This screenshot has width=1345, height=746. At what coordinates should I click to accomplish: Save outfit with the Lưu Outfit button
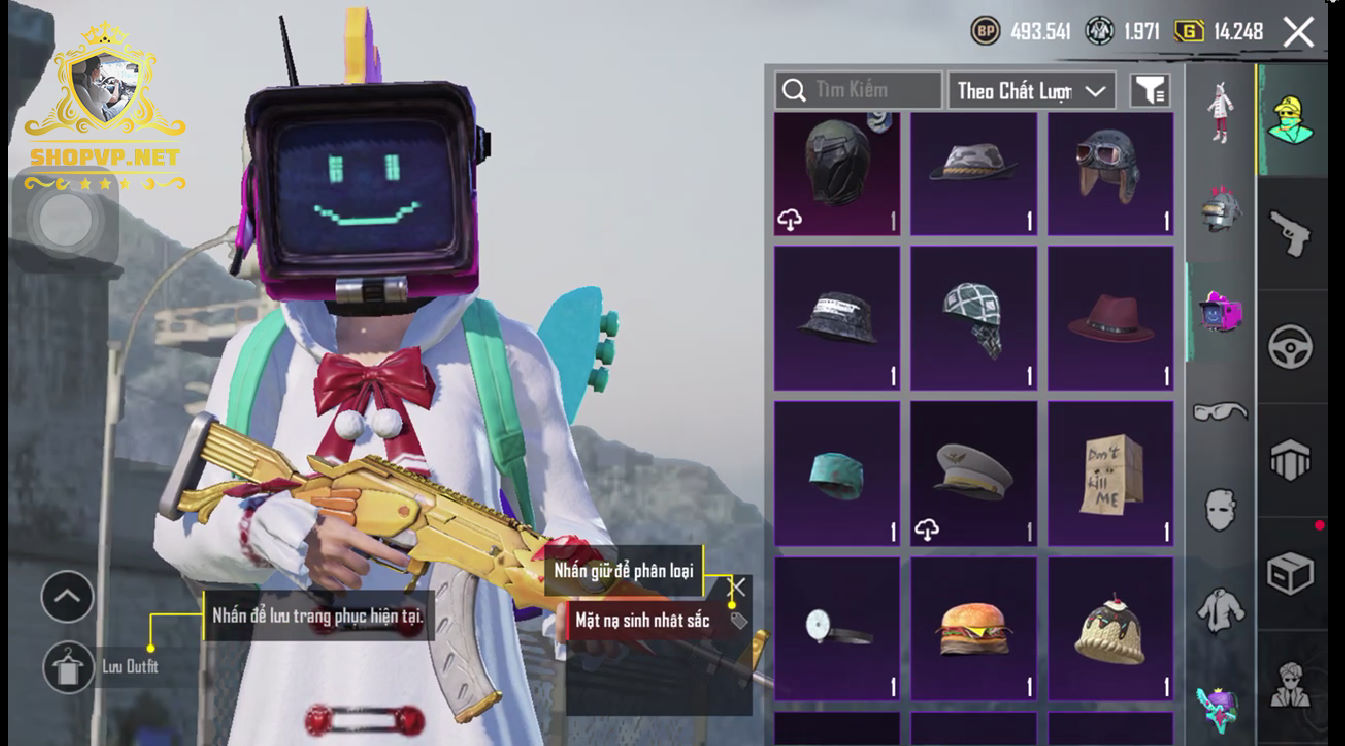pyautogui.click(x=69, y=667)
